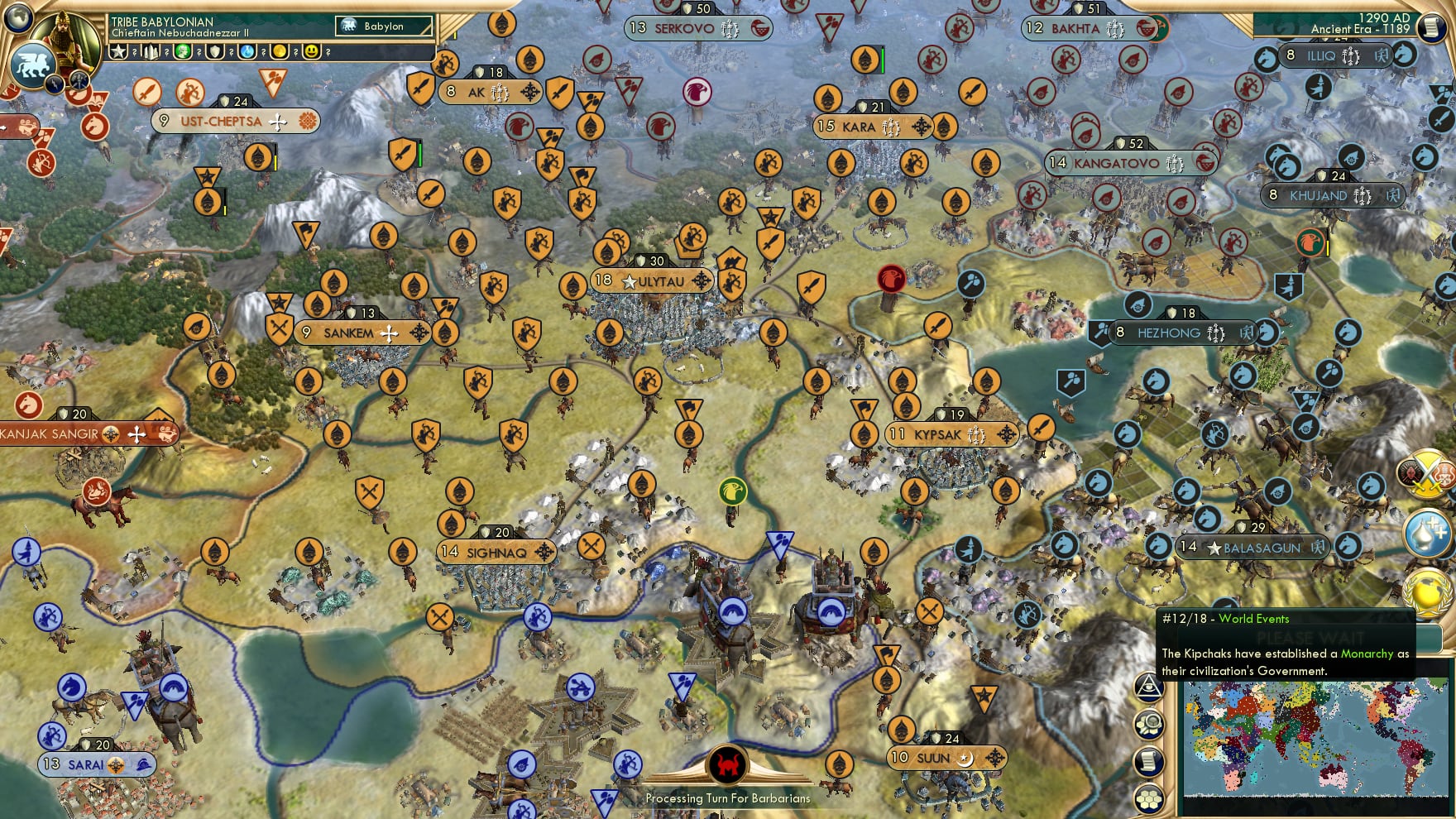
Task: Expand the Babylon civilization dropdown banner
Action: (x=383, y=26)
